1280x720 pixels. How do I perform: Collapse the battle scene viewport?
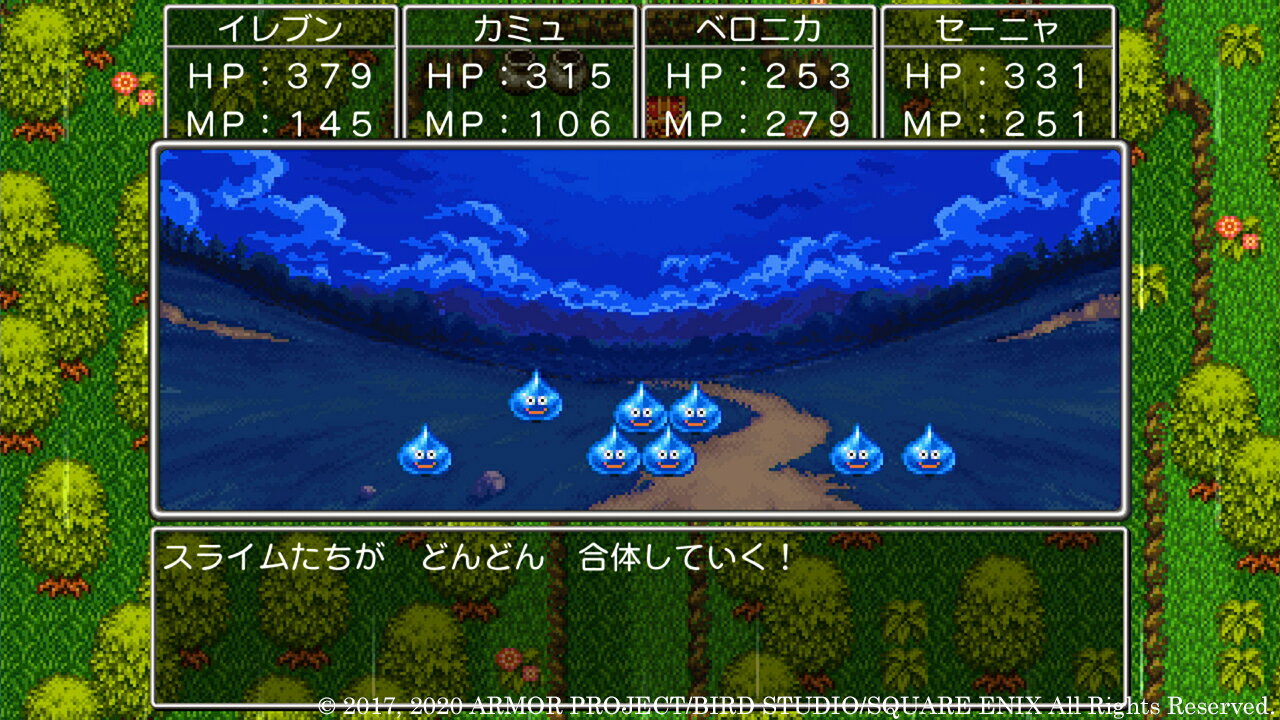point(640,325)
